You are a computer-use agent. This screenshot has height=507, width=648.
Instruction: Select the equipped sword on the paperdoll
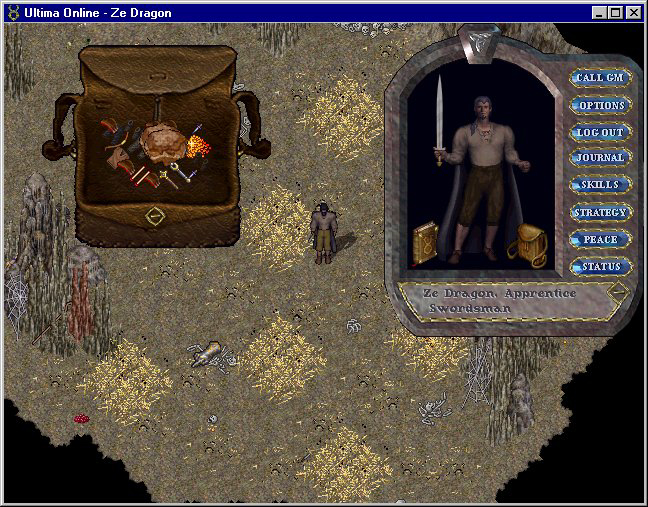pos(438,118)
